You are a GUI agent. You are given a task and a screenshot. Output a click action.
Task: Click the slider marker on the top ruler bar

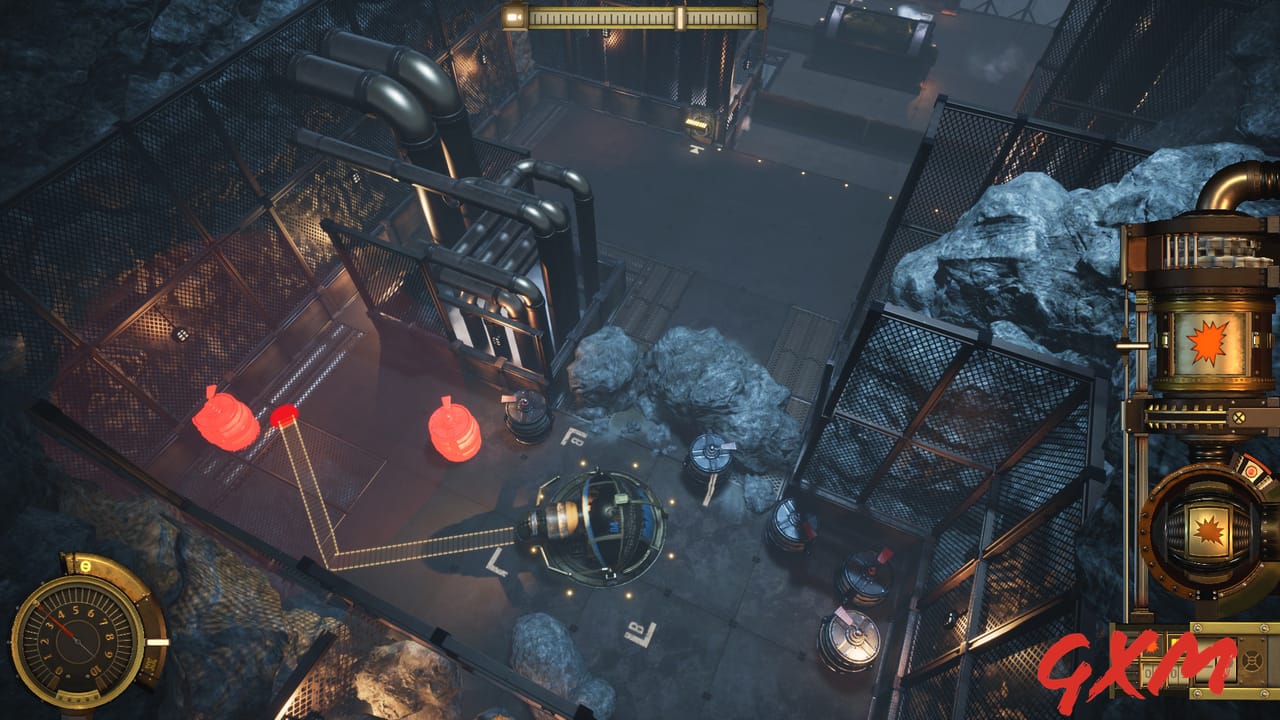coord(680,17)
